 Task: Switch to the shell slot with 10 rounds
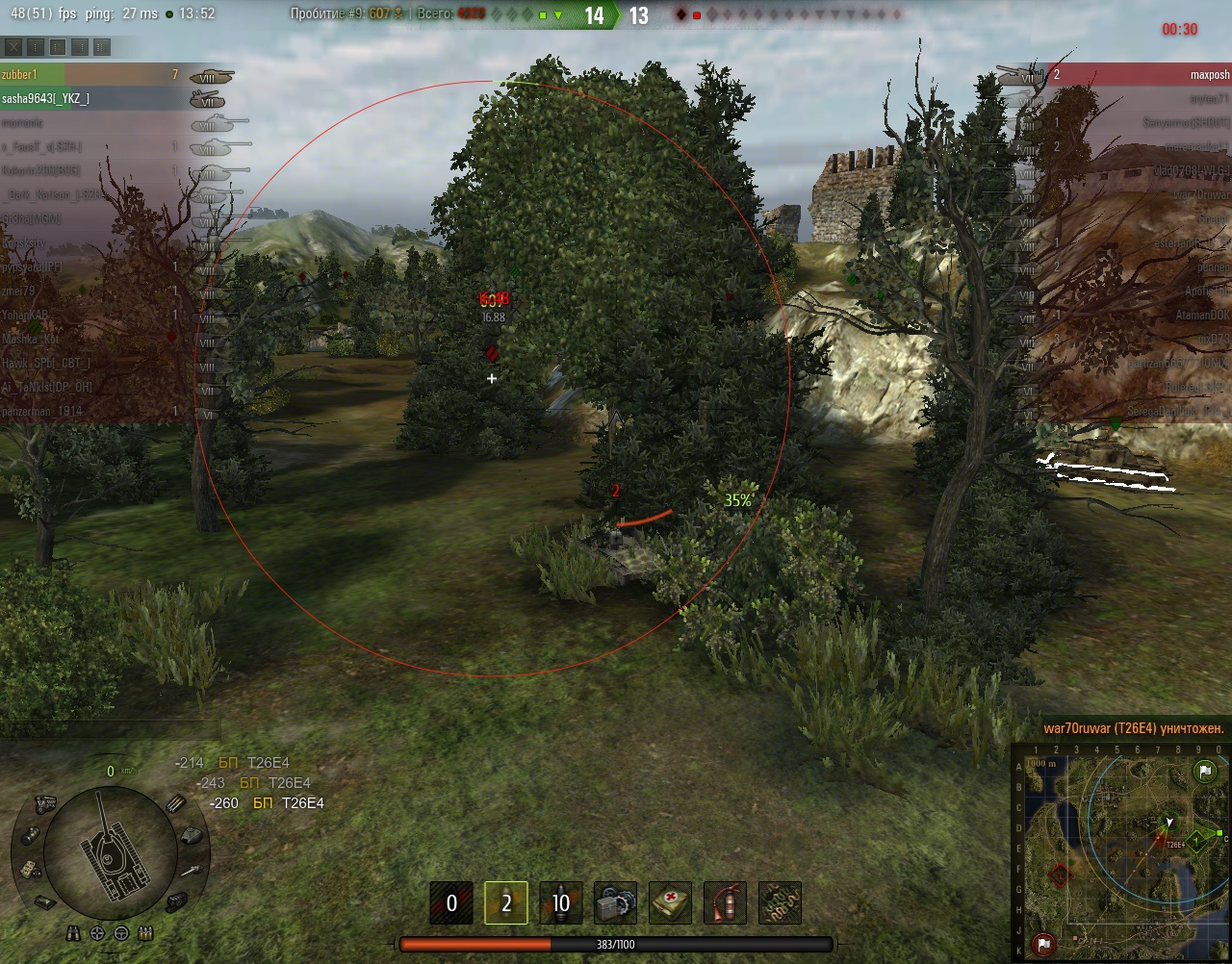(561, 902)
